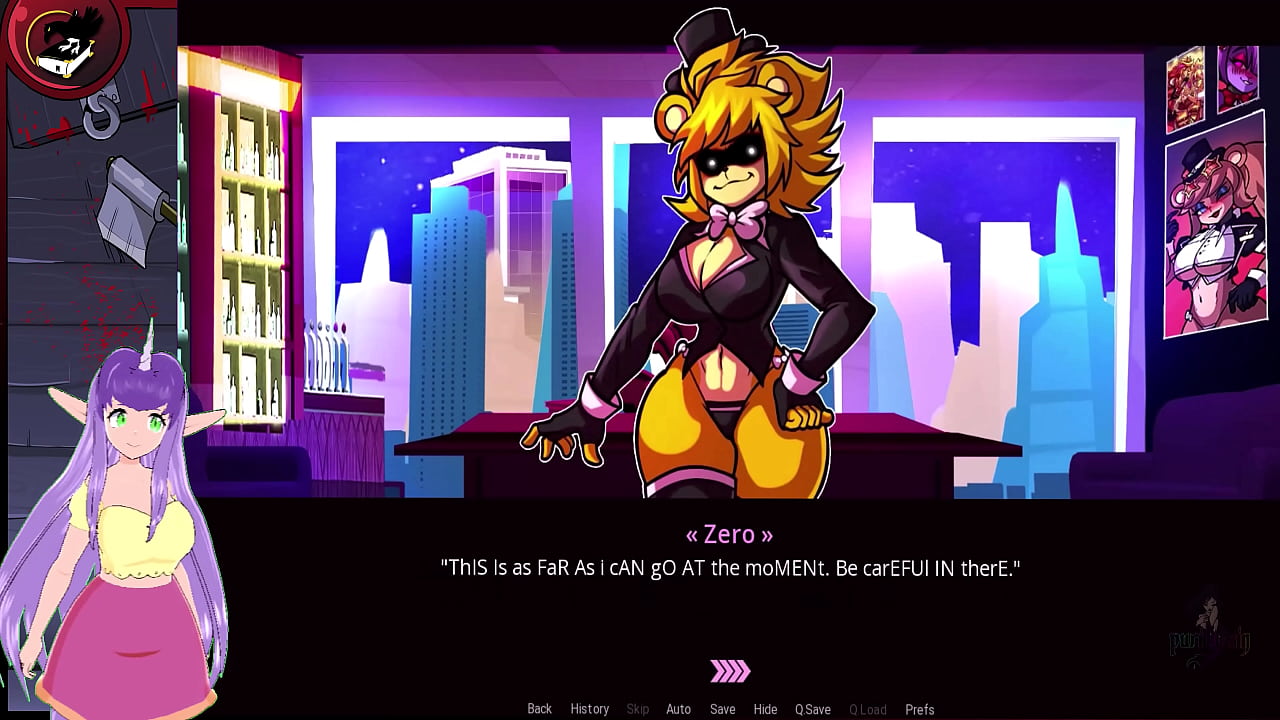Click Back to rewind dialogue

pyautogui.click(x=539, y=708)
